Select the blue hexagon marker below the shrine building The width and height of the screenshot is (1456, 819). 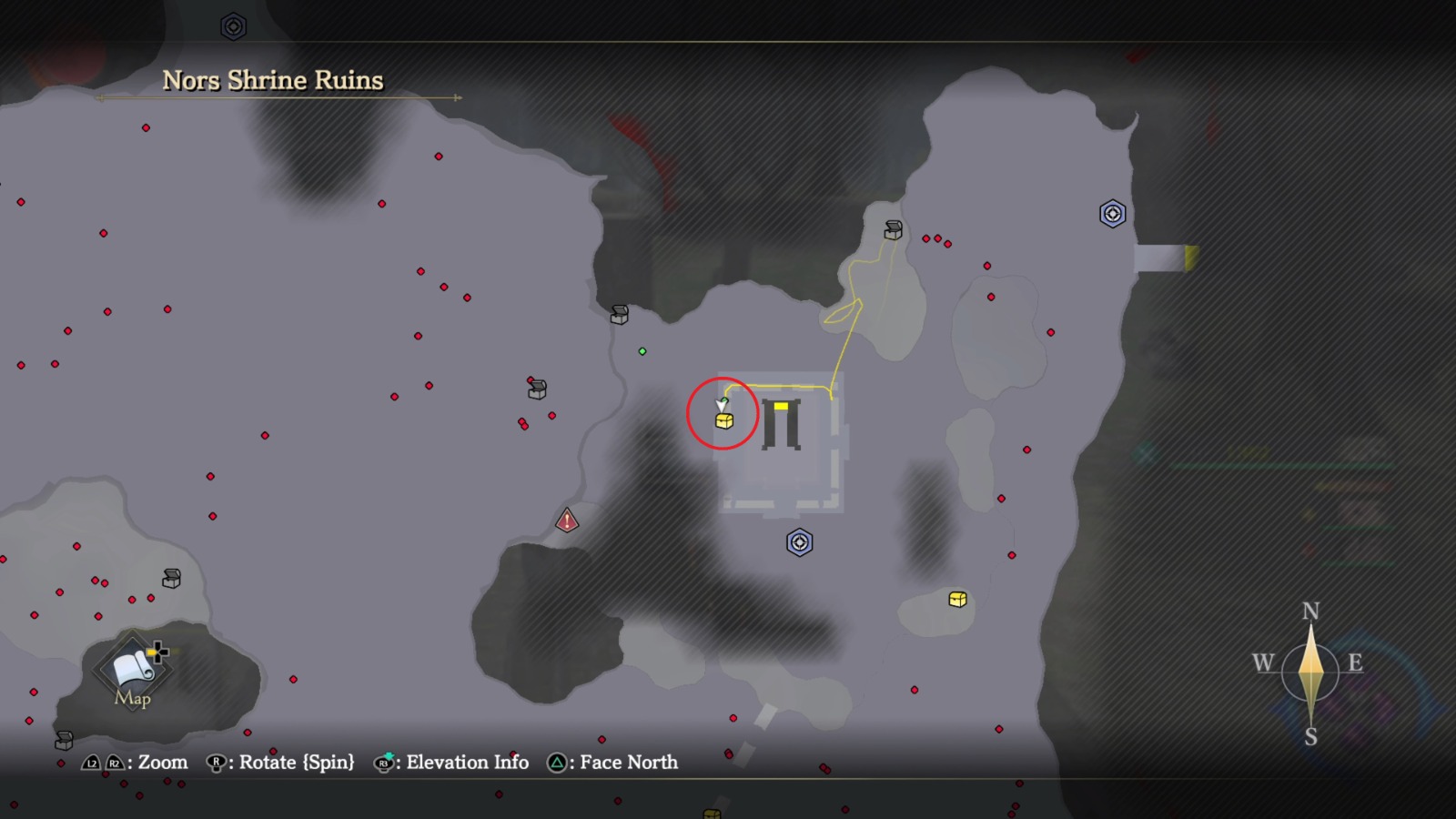click(x=799, y=542)
